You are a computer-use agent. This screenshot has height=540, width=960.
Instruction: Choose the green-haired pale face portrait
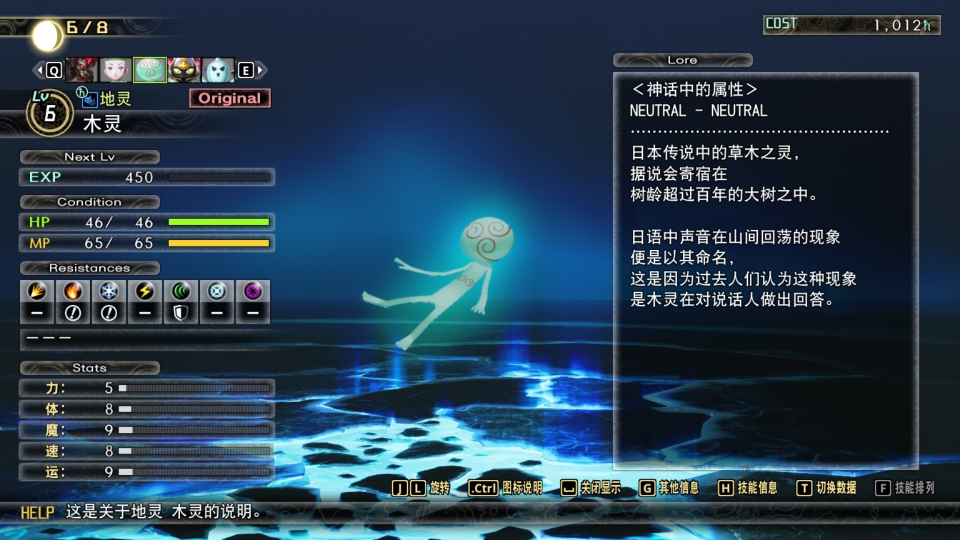(x=116, y=70)
